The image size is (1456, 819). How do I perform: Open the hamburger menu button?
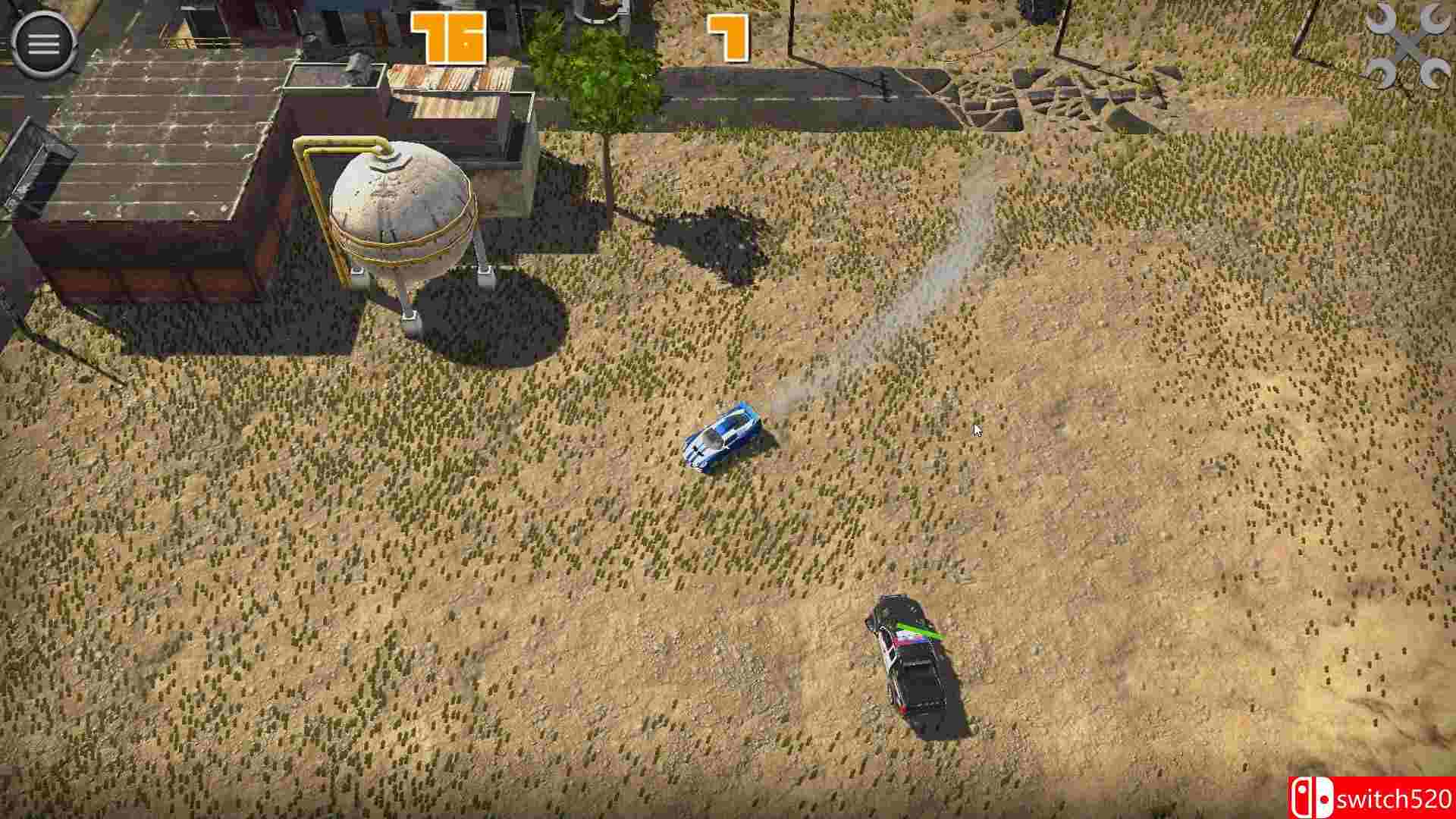click(43, 42)
